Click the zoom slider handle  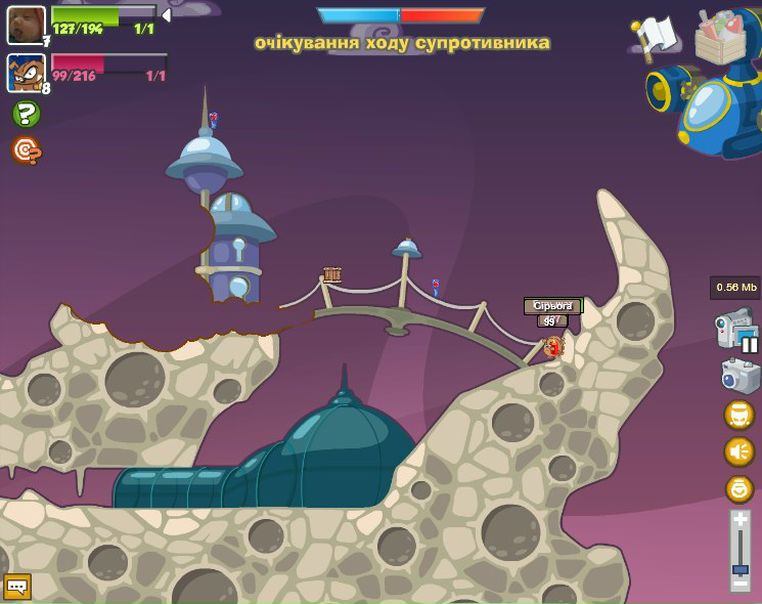(x=740, y=570)
